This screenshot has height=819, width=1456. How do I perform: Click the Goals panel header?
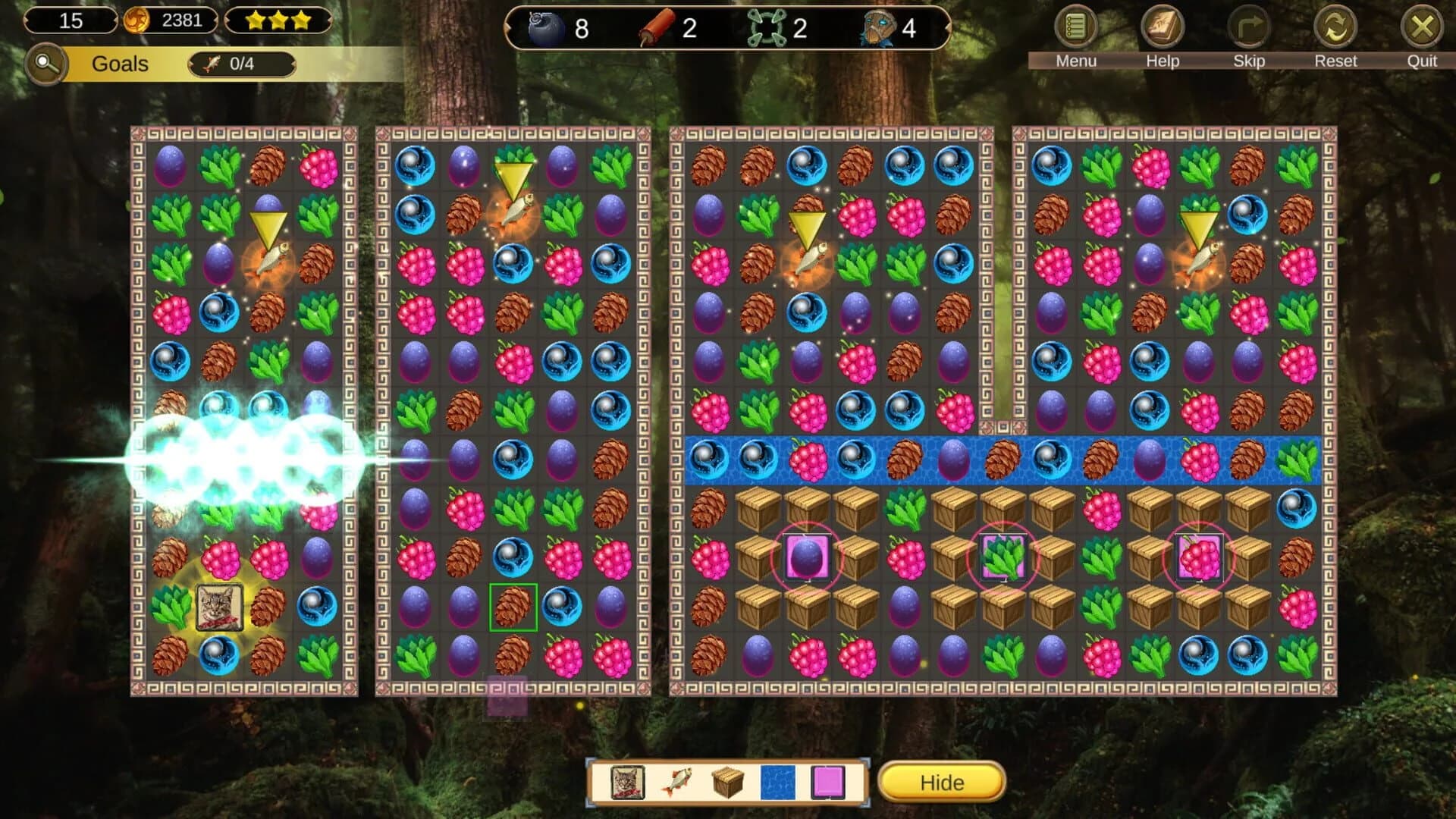click(x=118, y=64)
